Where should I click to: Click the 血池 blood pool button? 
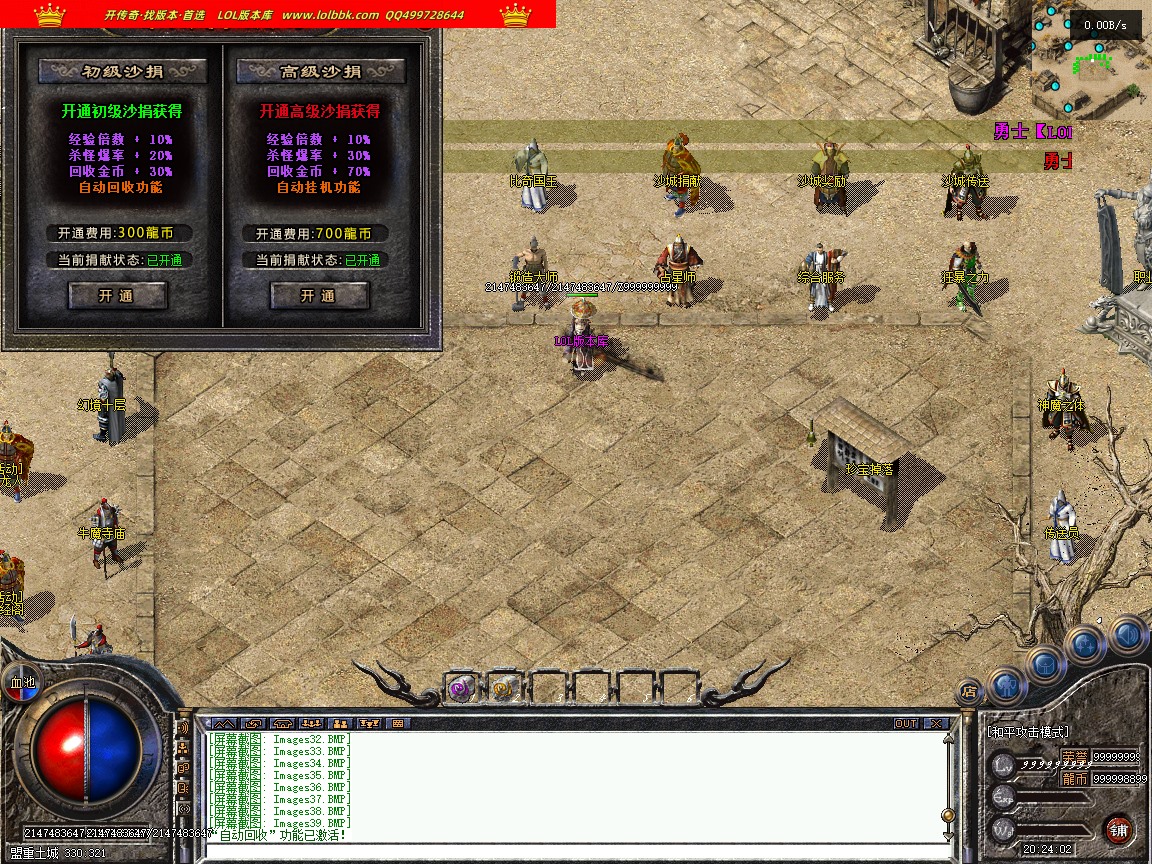tap(22, 682)
